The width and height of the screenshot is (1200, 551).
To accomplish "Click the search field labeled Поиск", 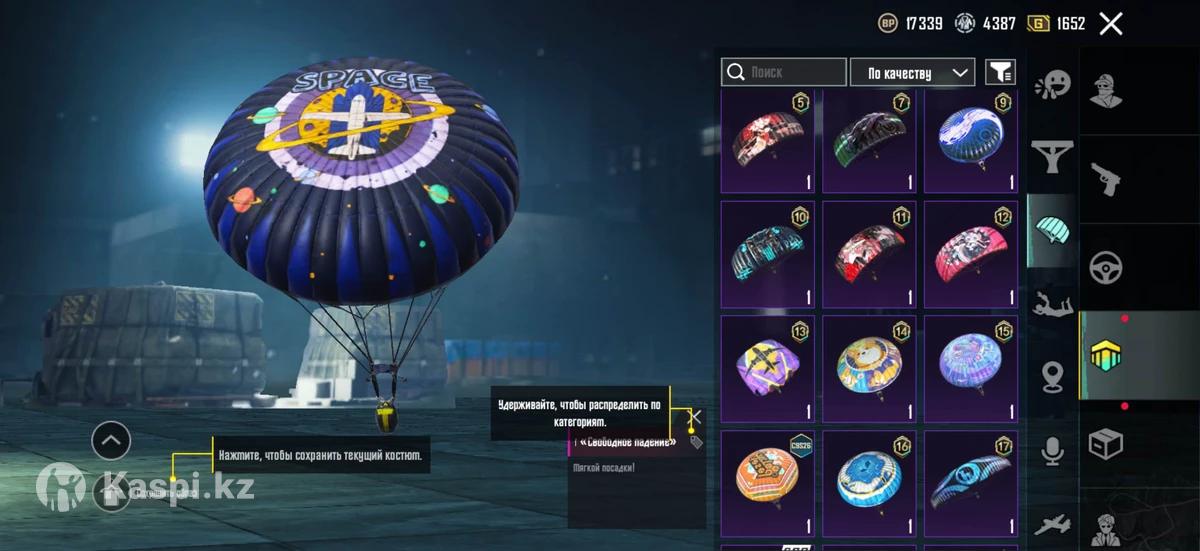I will tap(784, 72).
